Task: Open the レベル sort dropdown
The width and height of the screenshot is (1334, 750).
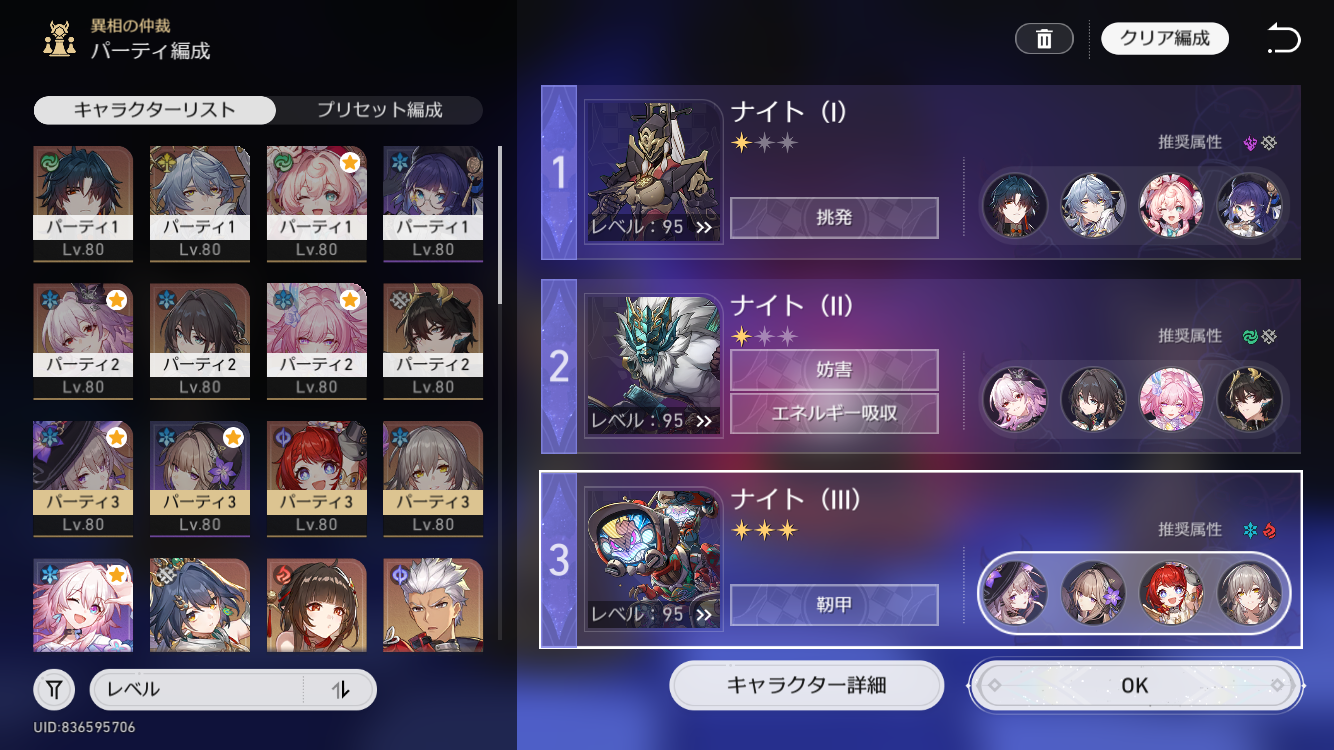Action: pos(197,689)
